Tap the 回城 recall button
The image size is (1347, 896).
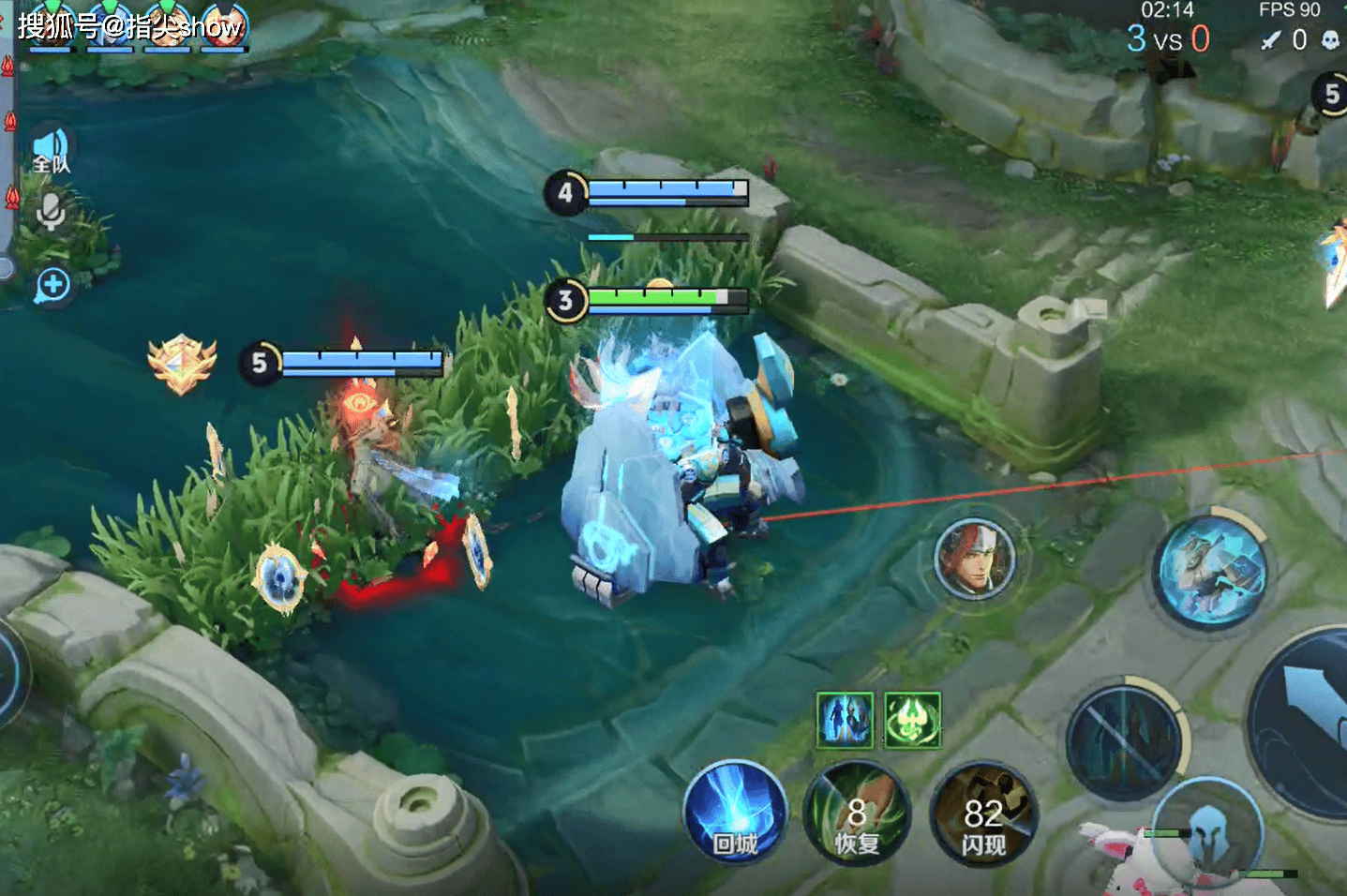tap(735, 812)
